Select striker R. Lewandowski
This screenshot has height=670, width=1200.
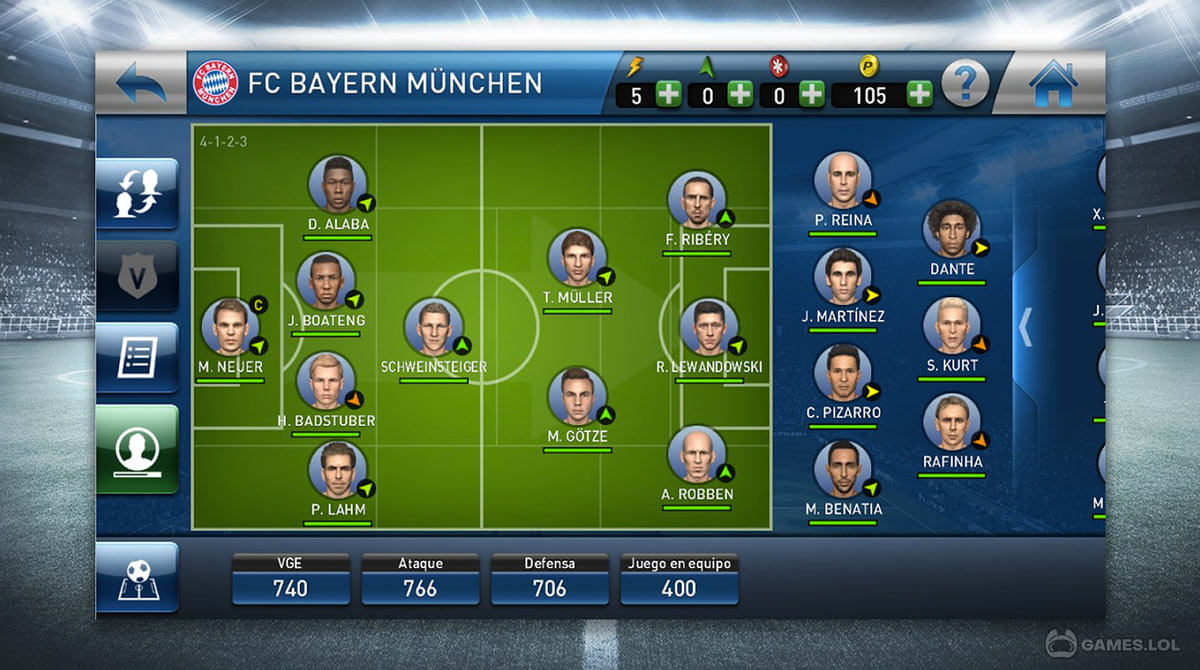pyautogui.click(x=708, y=327)
